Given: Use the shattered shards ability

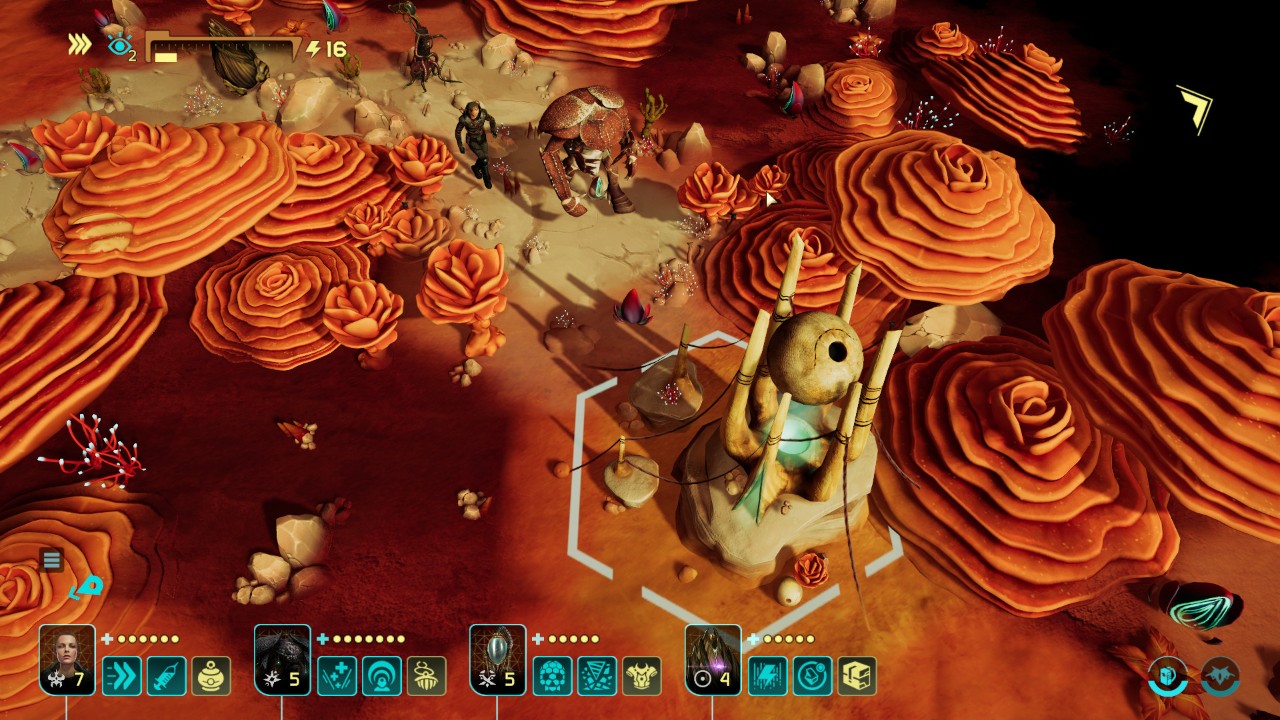Looking at the screenshot, I should point(598,676).
